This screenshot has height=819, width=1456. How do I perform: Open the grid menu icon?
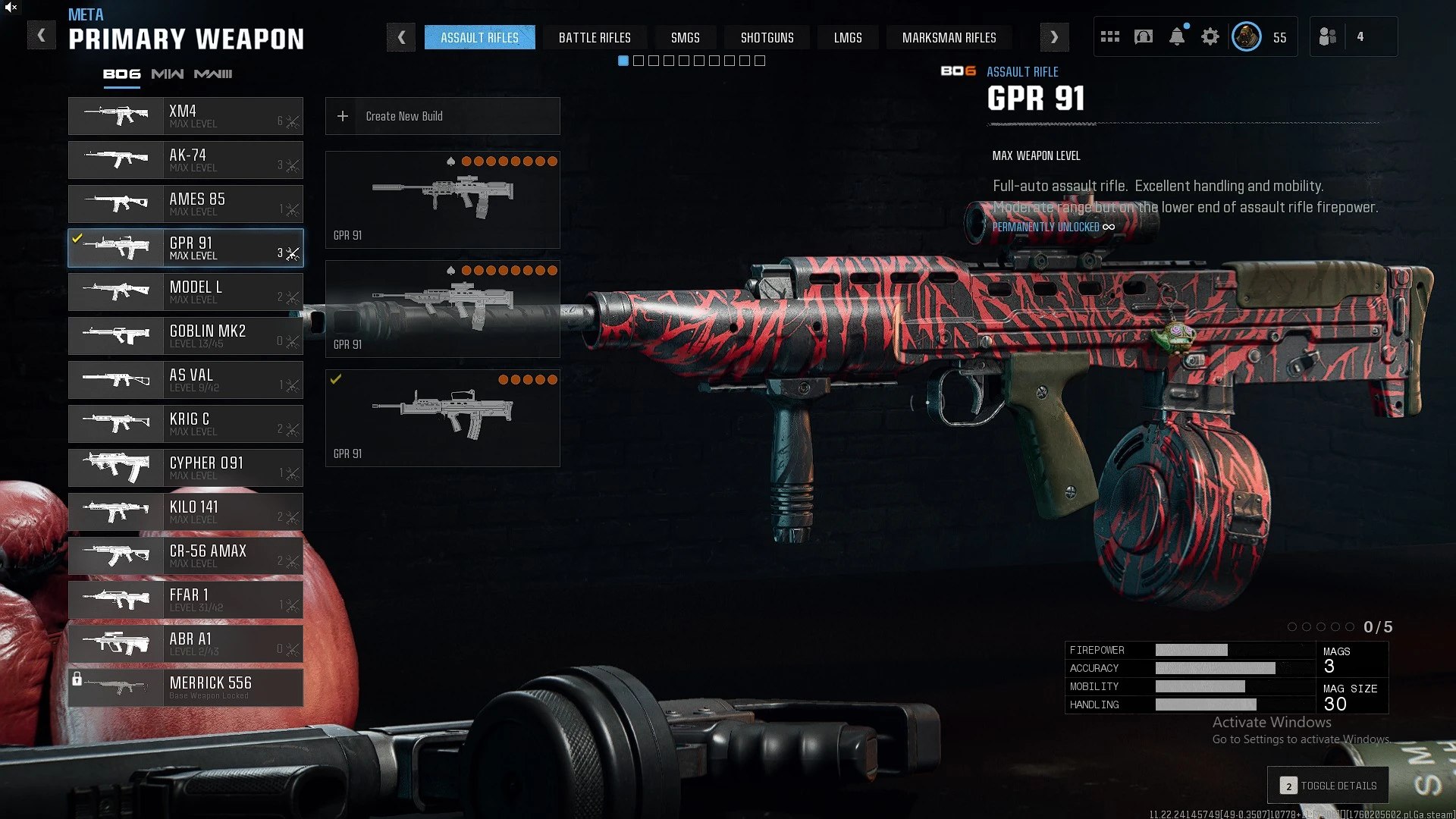point(1109,36)
